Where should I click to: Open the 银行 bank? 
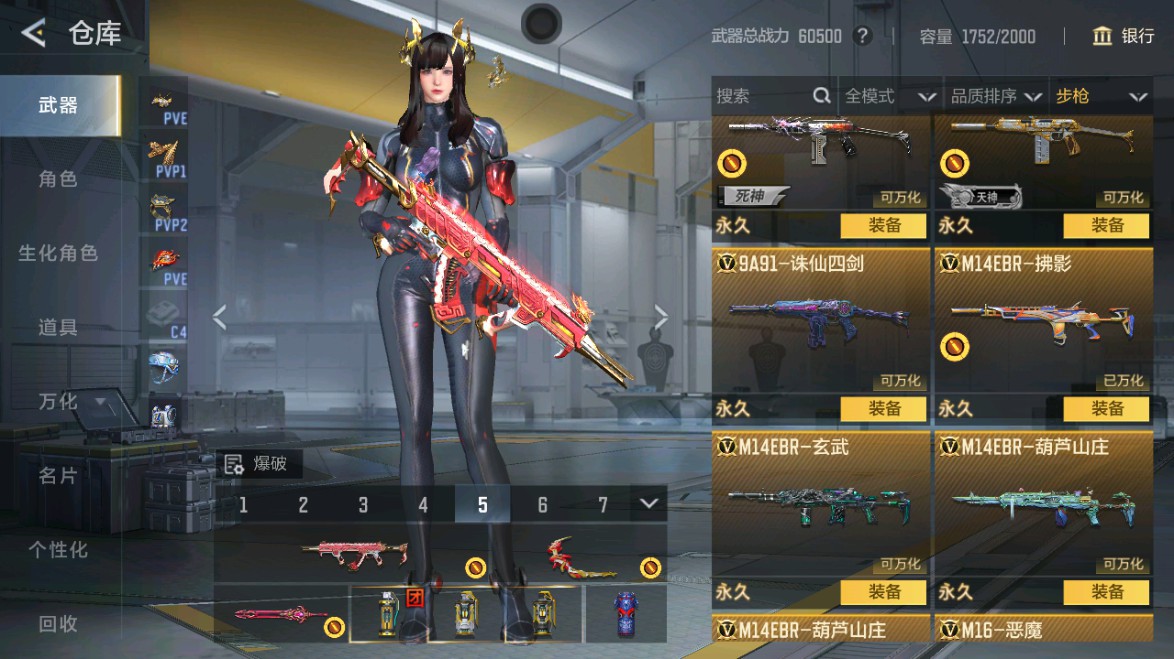tap(1124, 36)
